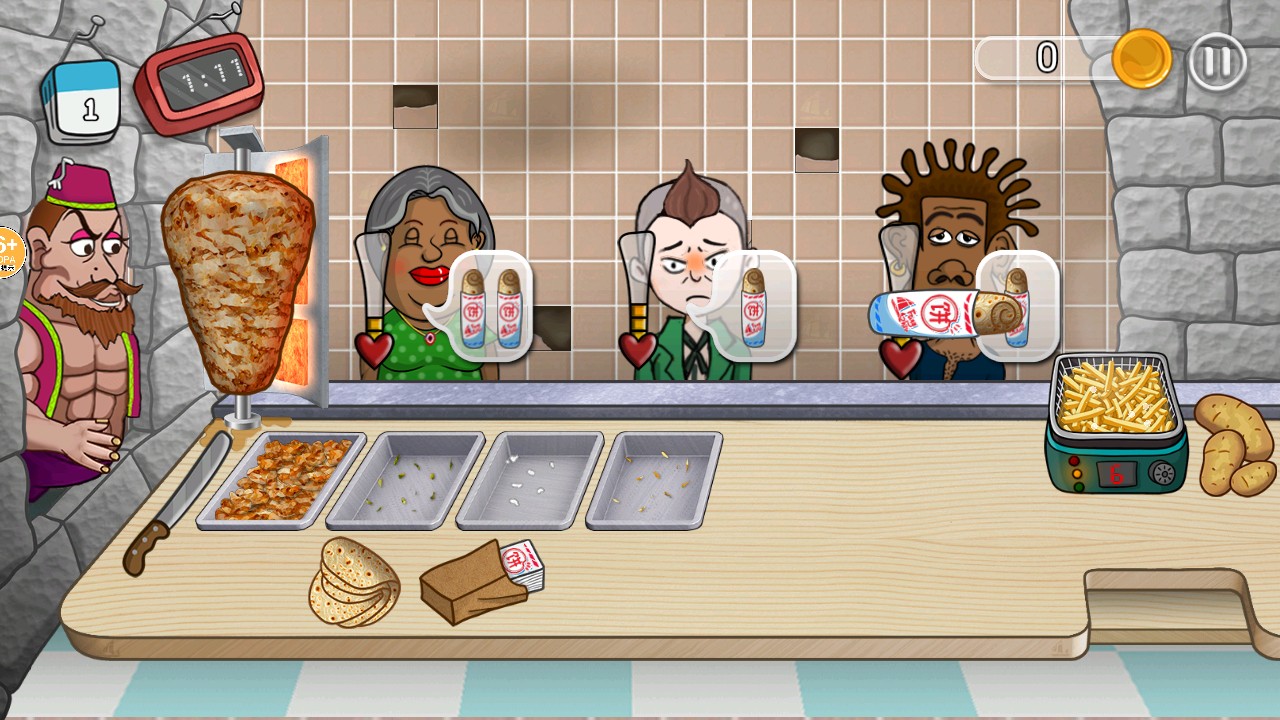The height and width of the screenshot is (720, 1280).
Task: Tap the fryer basket of french fries
Action: click(x=1115, y=397)
